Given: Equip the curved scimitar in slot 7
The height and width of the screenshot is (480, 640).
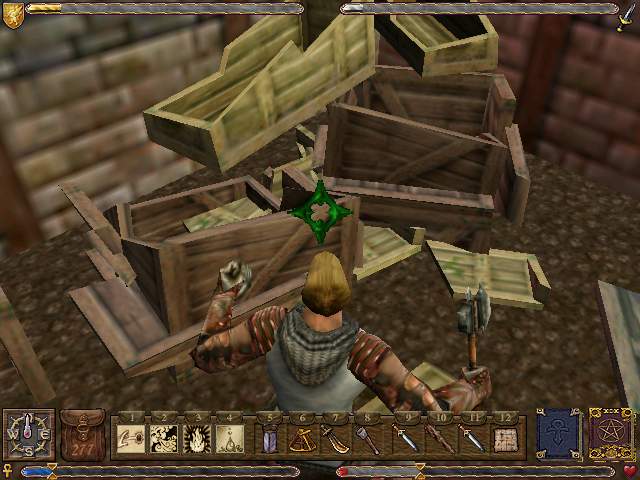Looking at the screenshot, I should click(x=337, y=438).
